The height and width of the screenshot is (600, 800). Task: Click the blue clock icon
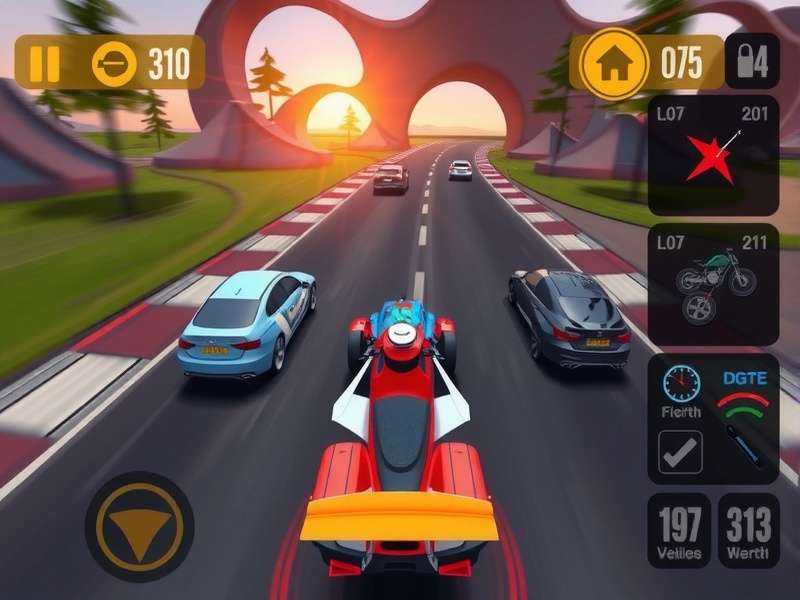[681, 384]
